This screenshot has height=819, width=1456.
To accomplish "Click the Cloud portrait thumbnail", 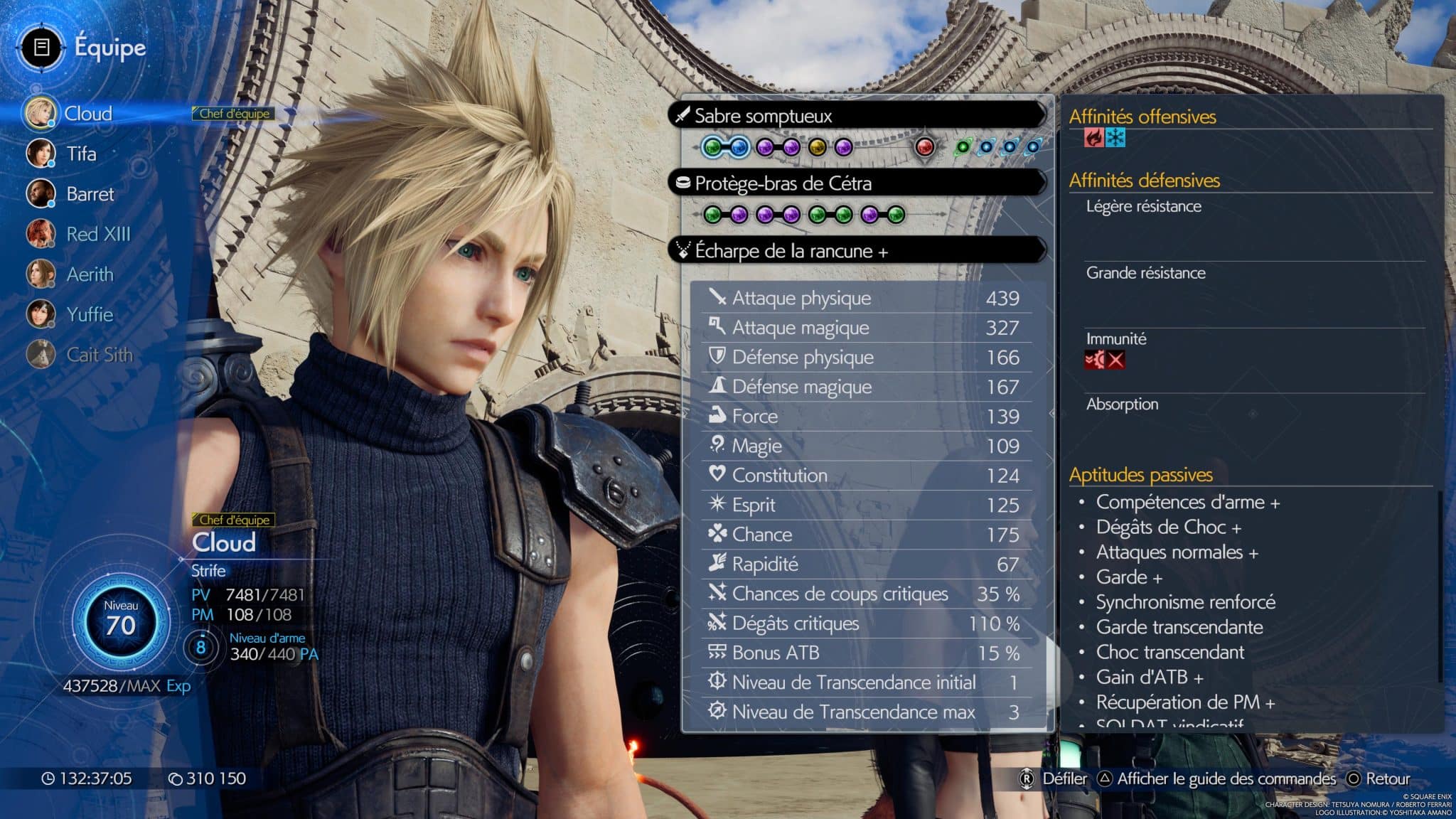I will pyautogui.click(x=41, y=113).
